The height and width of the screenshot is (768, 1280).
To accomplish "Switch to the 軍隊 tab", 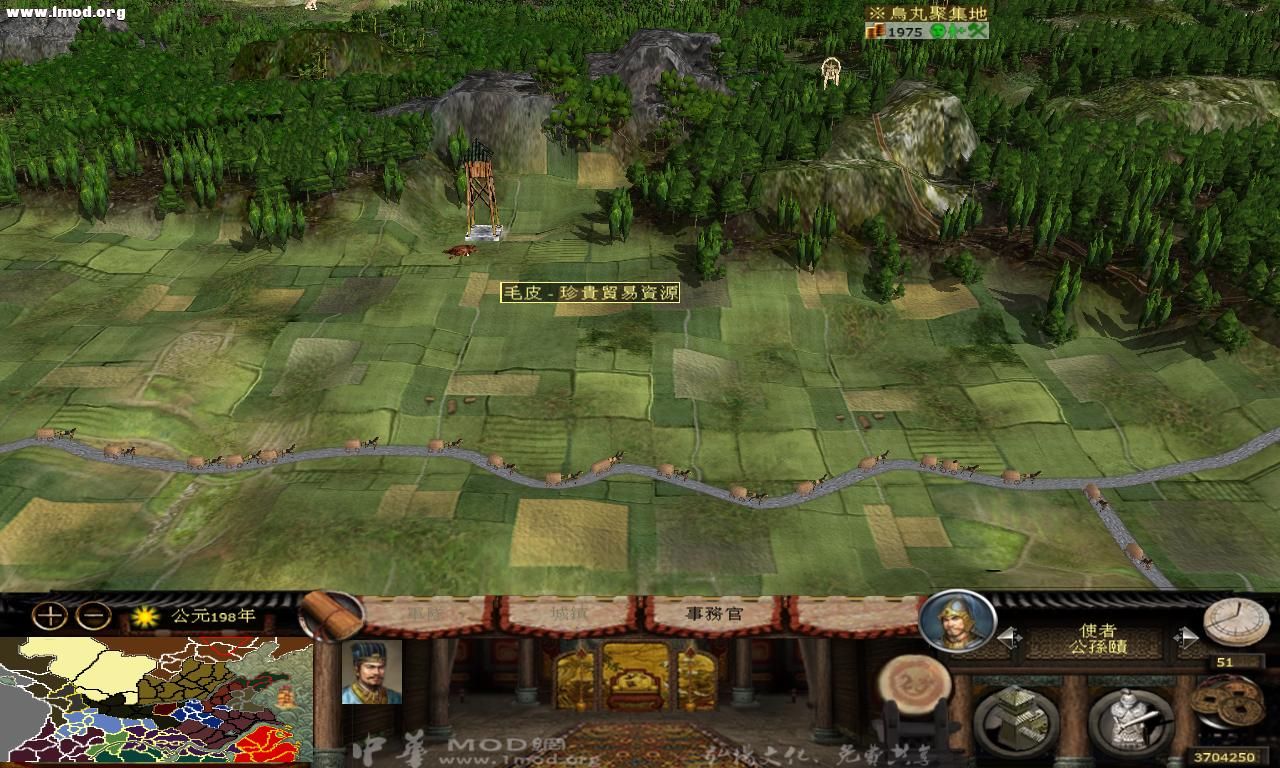I will pos(425,613).
